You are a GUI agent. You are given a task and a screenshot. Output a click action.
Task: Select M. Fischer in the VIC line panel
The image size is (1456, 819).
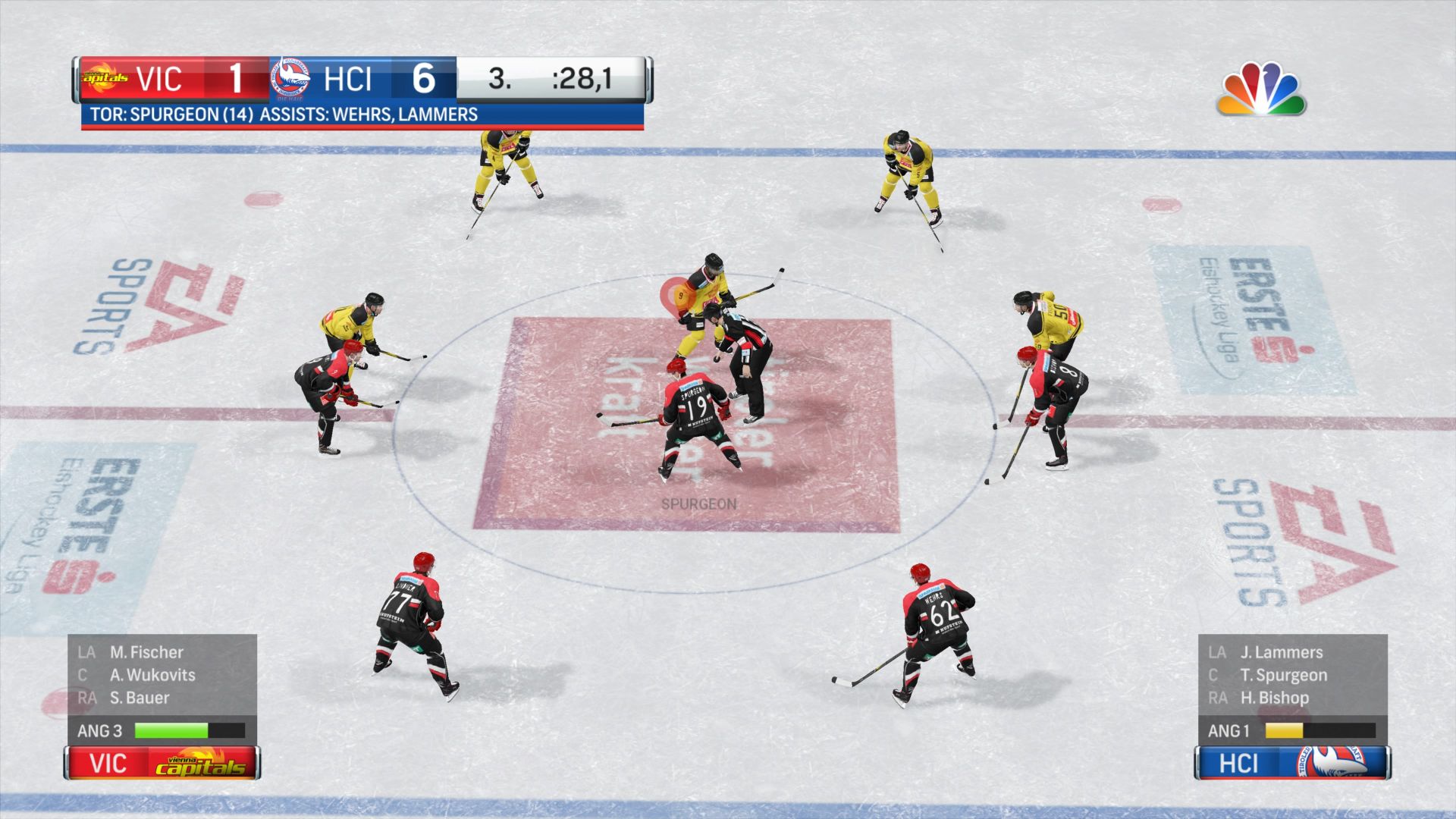coord(146,652)
